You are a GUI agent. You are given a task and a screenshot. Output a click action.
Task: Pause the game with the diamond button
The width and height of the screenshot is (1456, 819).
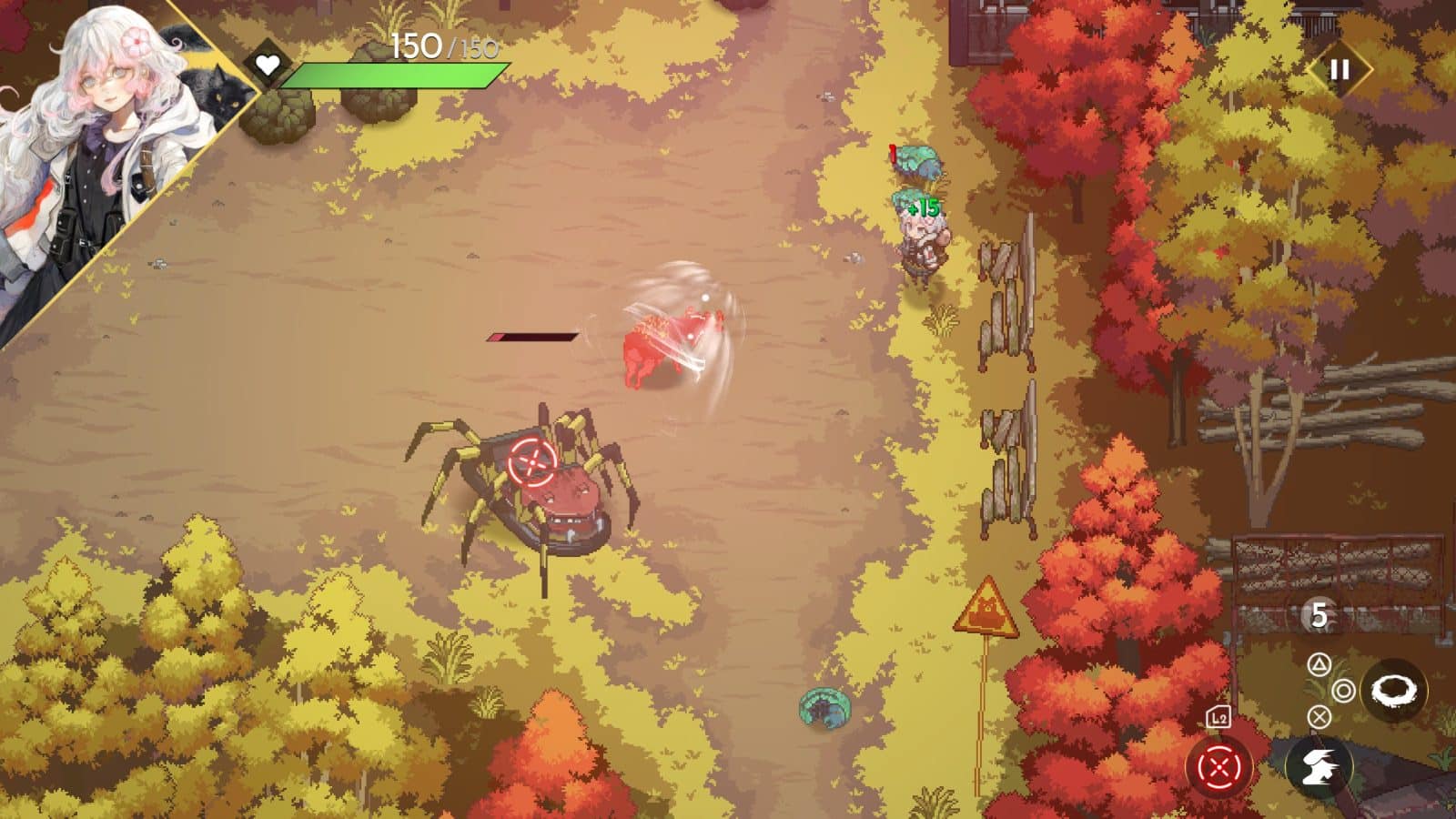pyautogui.click(x=1339, y=70)
